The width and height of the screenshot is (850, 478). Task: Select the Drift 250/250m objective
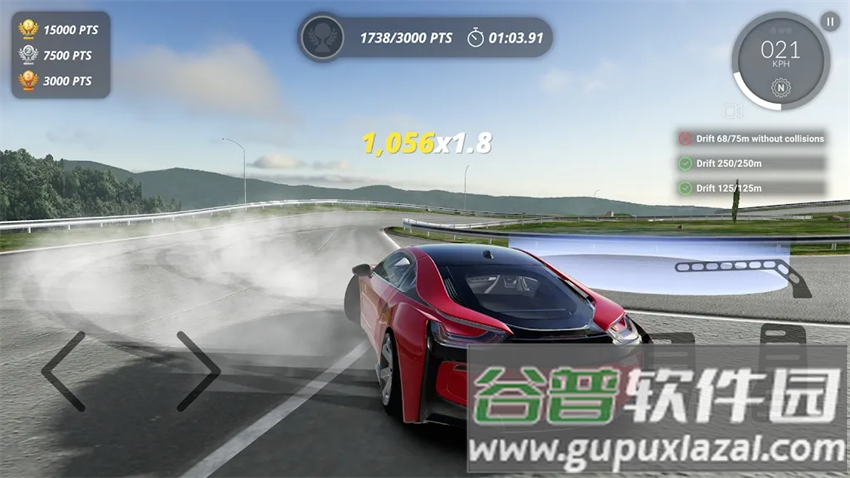[751, 163]
